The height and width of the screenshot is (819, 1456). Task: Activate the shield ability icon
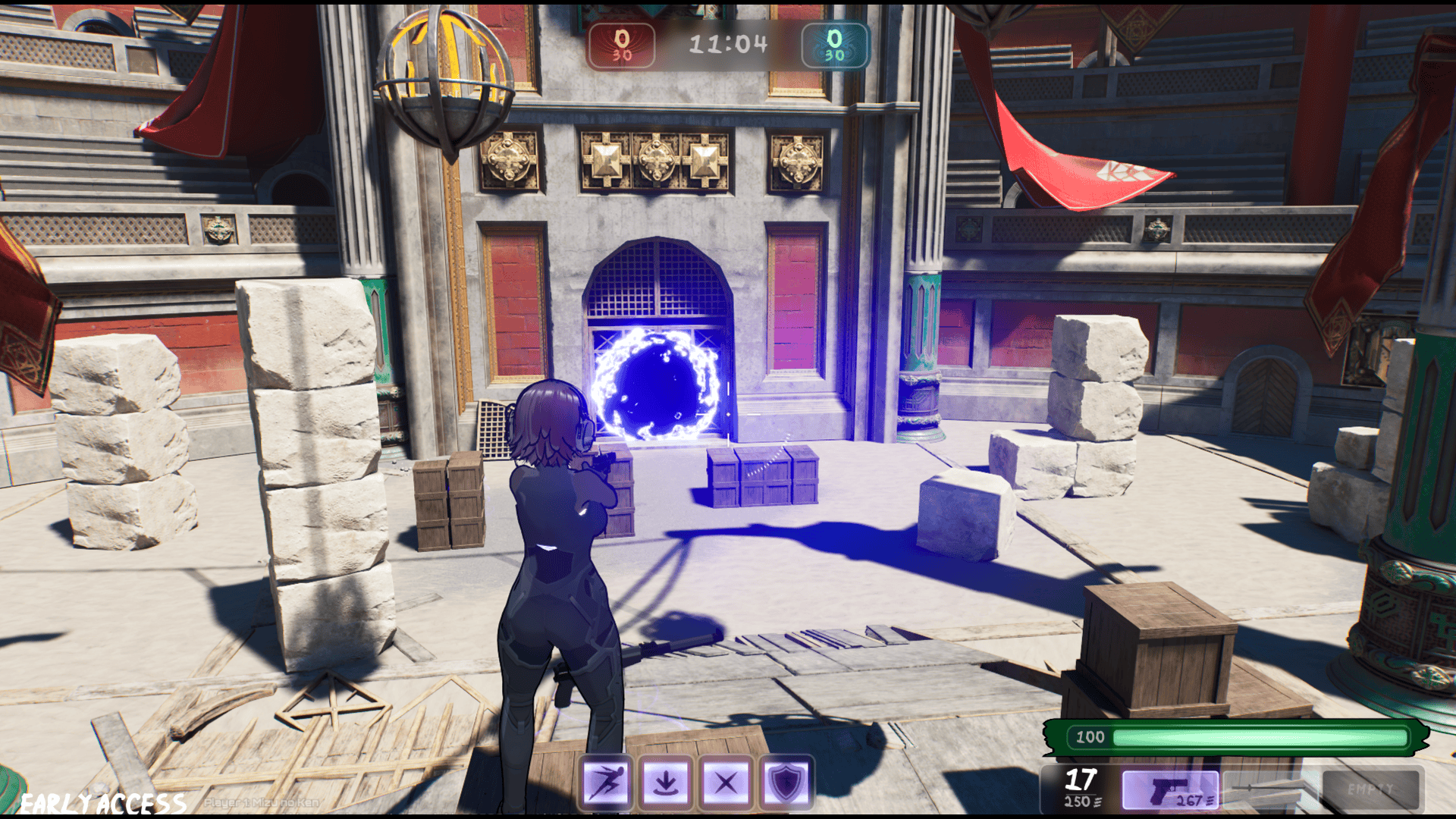(x=786, y=782)
